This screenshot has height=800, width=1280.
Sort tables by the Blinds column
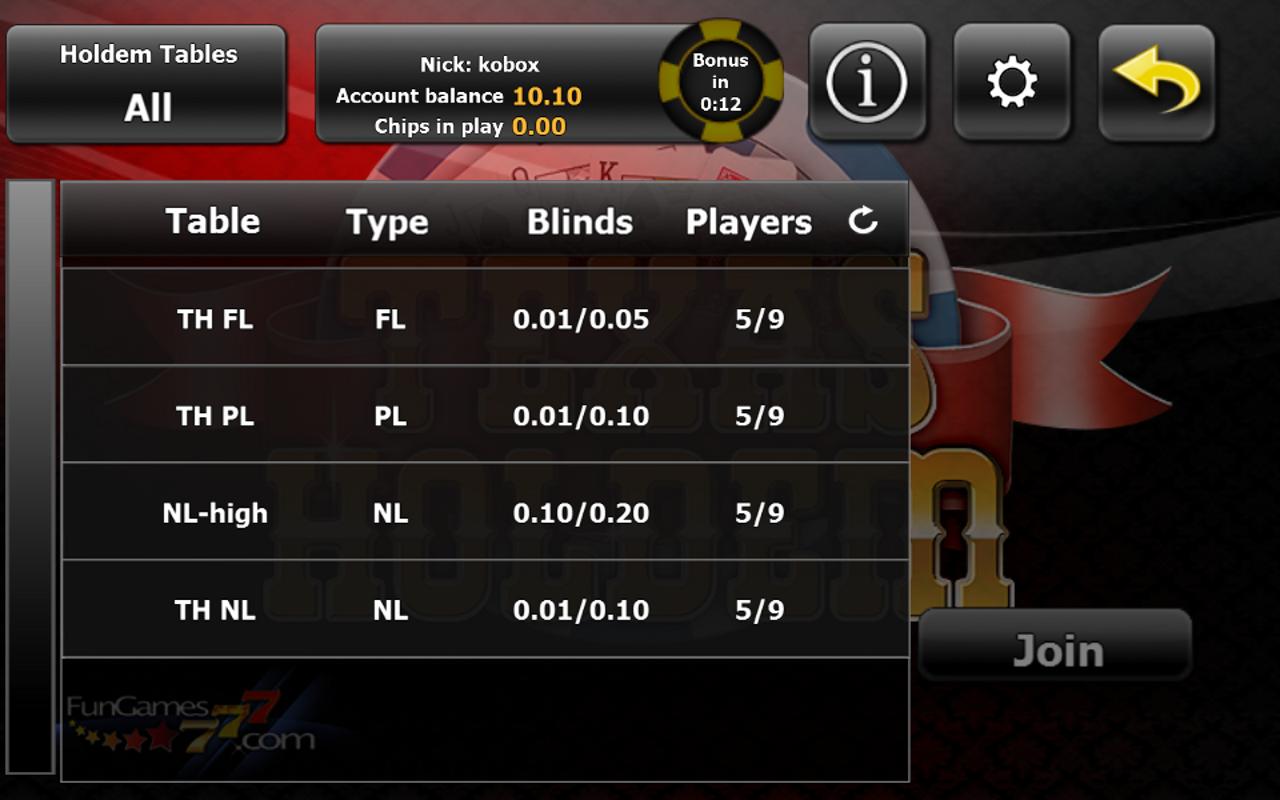click(x=580, y=222)
